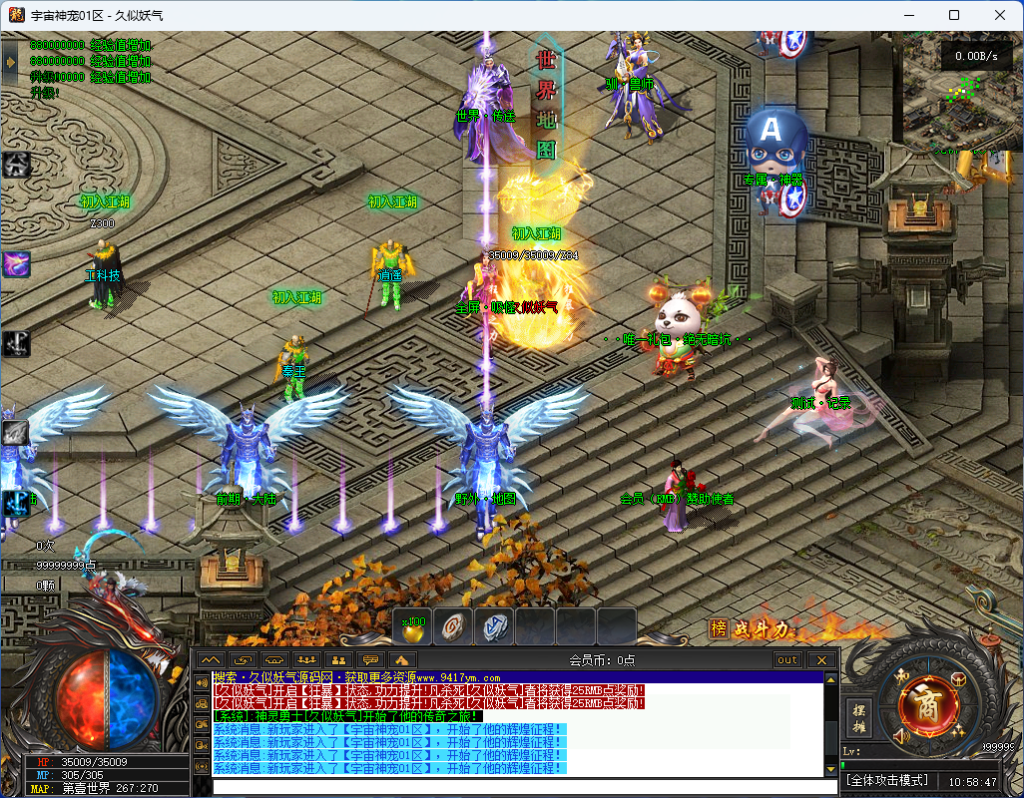Click the 全体攻击模式 attack mode label
The width and height of the screenshot is (1024, 798).
pos(888,780)
